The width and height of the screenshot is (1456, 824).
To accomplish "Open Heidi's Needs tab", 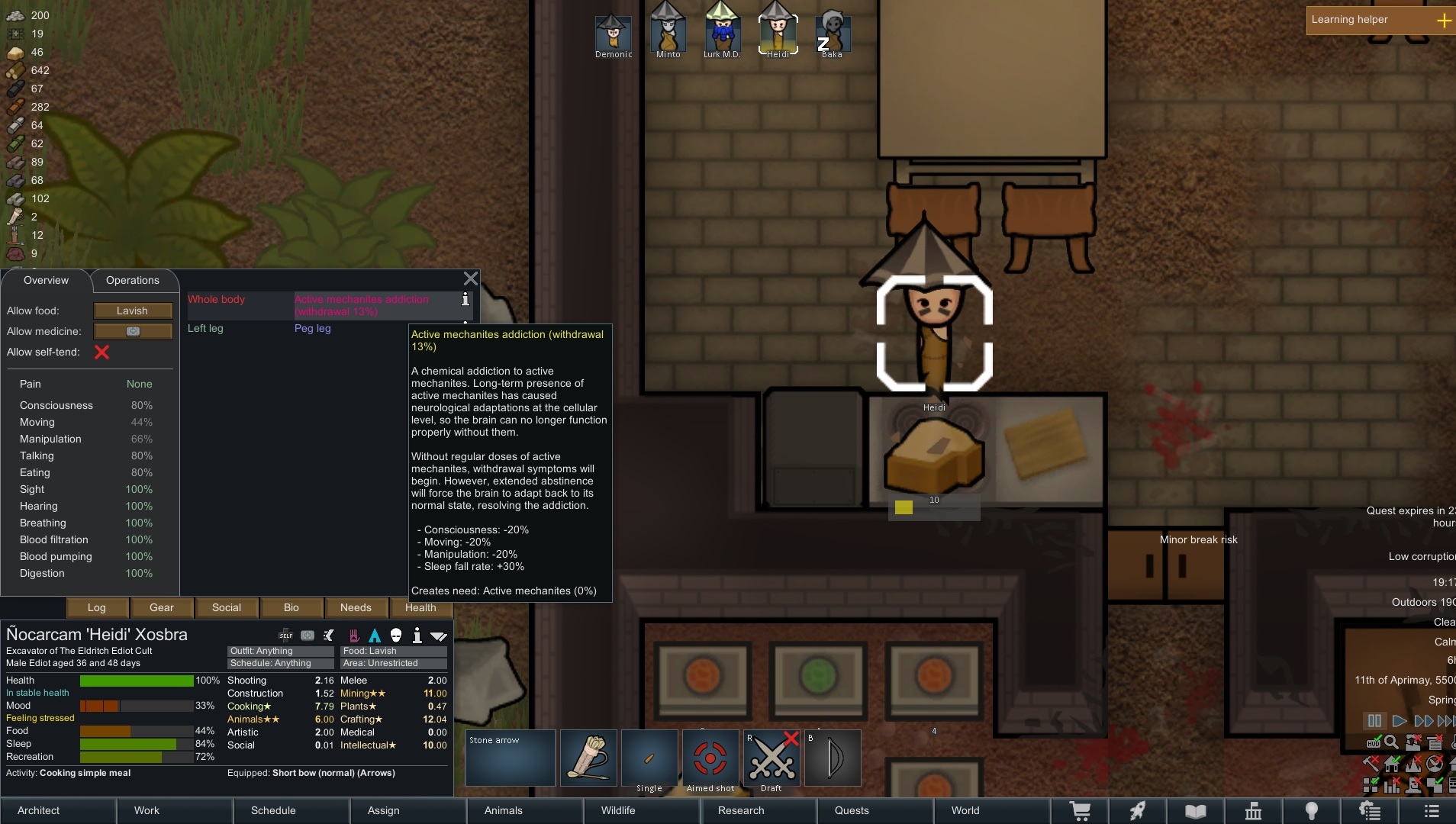I will click(356, 607).
